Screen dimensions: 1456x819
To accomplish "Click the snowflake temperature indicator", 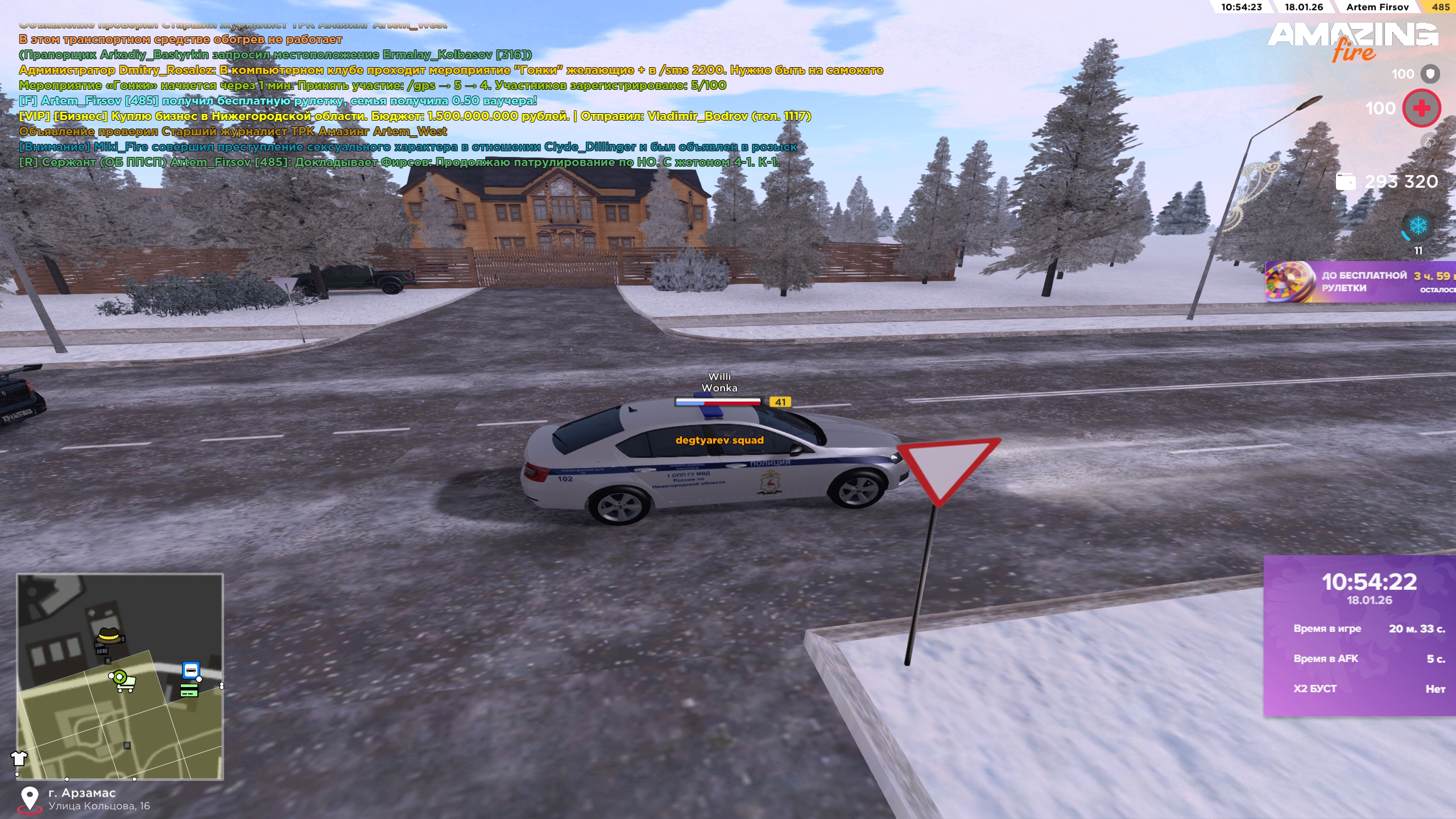I will click(1417, 226).
